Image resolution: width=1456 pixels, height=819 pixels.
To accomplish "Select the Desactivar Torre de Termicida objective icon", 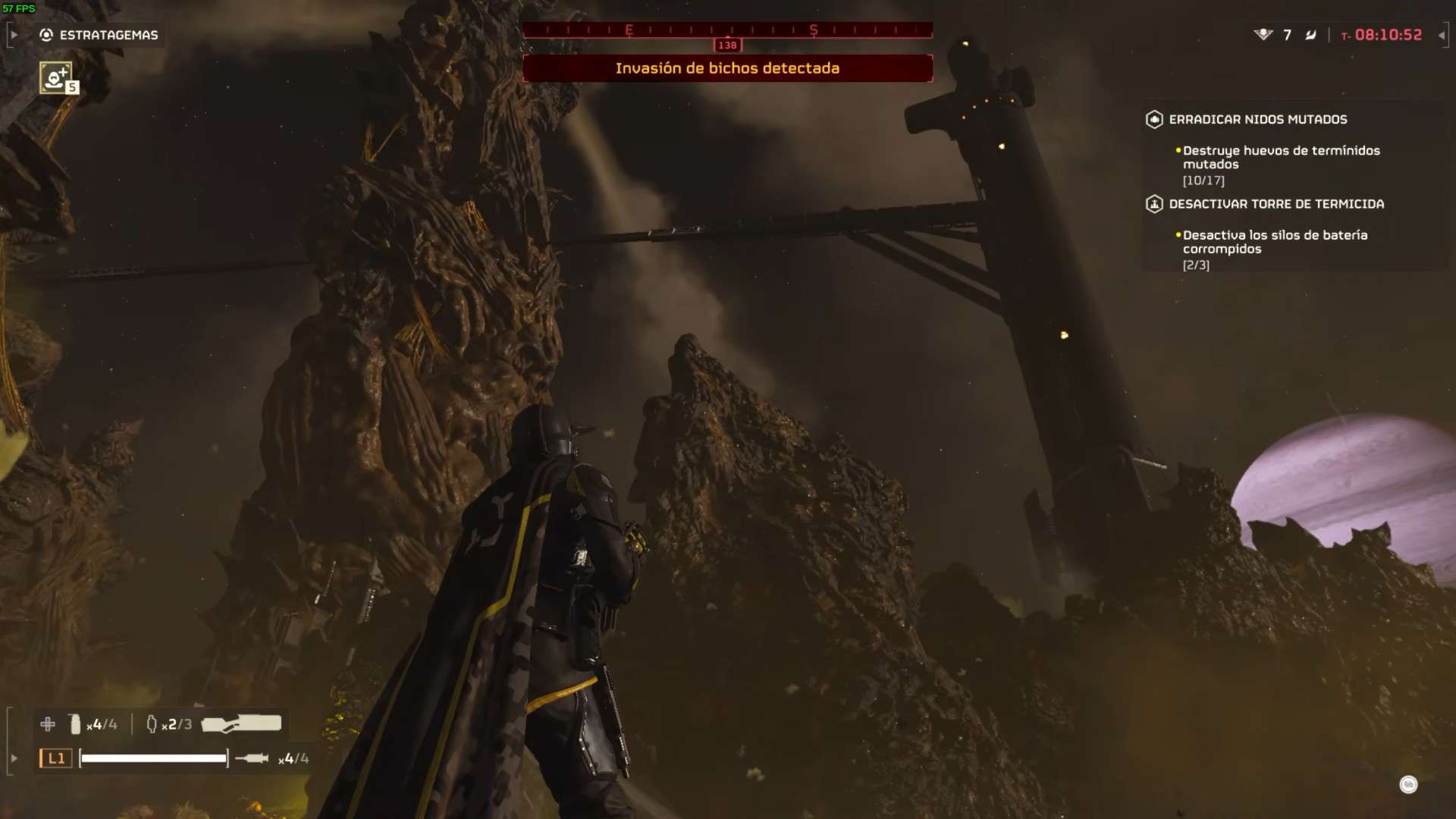I will point(1153,203).
